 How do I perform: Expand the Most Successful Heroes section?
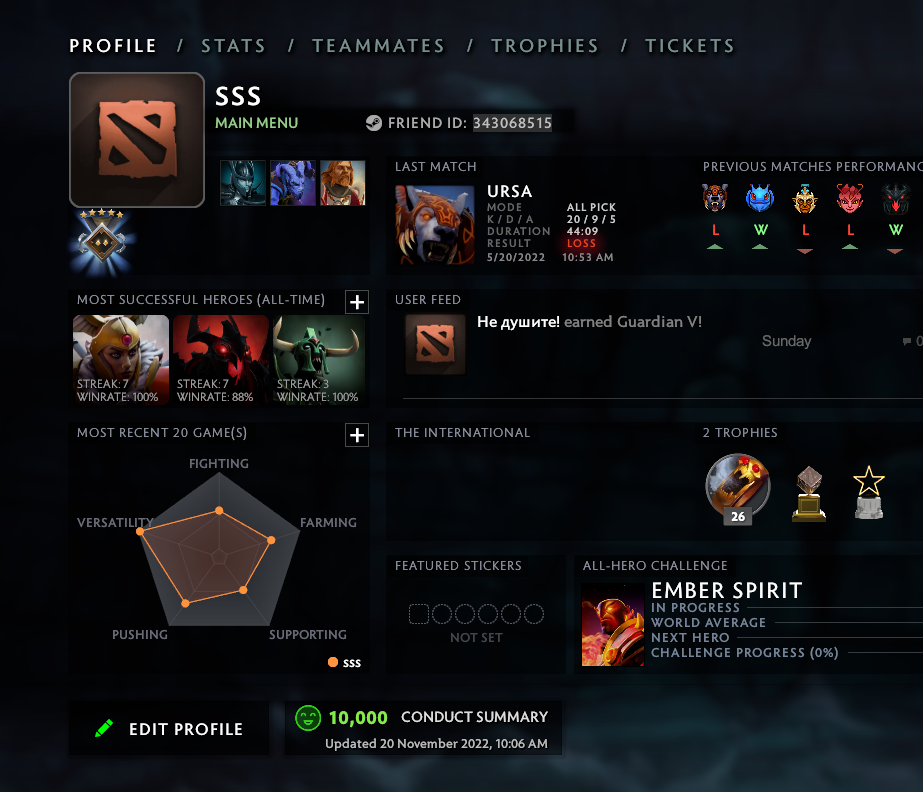click(x=356, y=302)
